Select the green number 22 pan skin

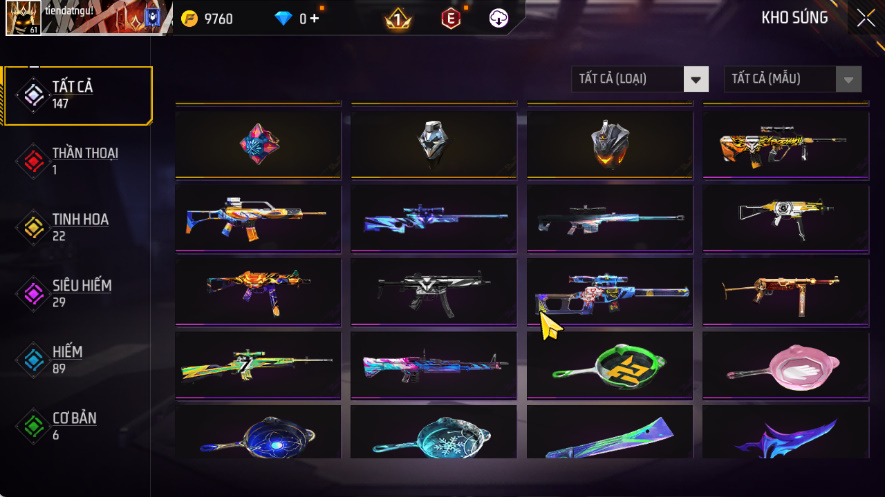pos(609,367)
